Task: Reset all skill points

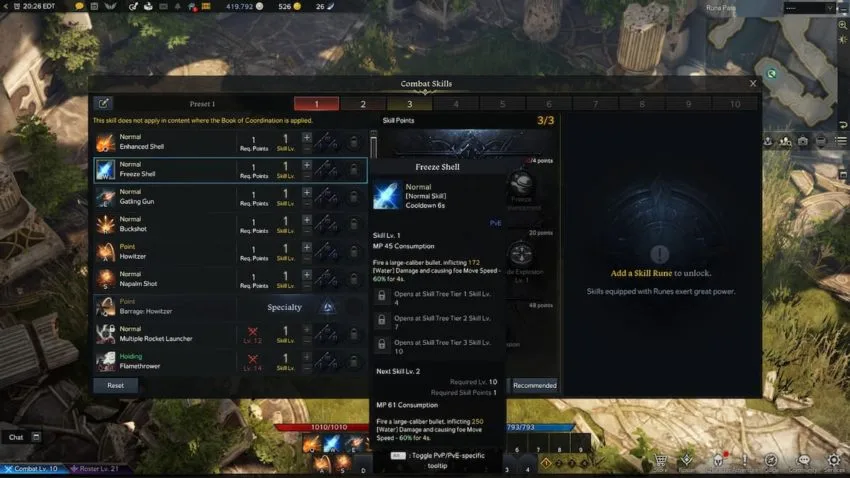Action: pos(116,385)
